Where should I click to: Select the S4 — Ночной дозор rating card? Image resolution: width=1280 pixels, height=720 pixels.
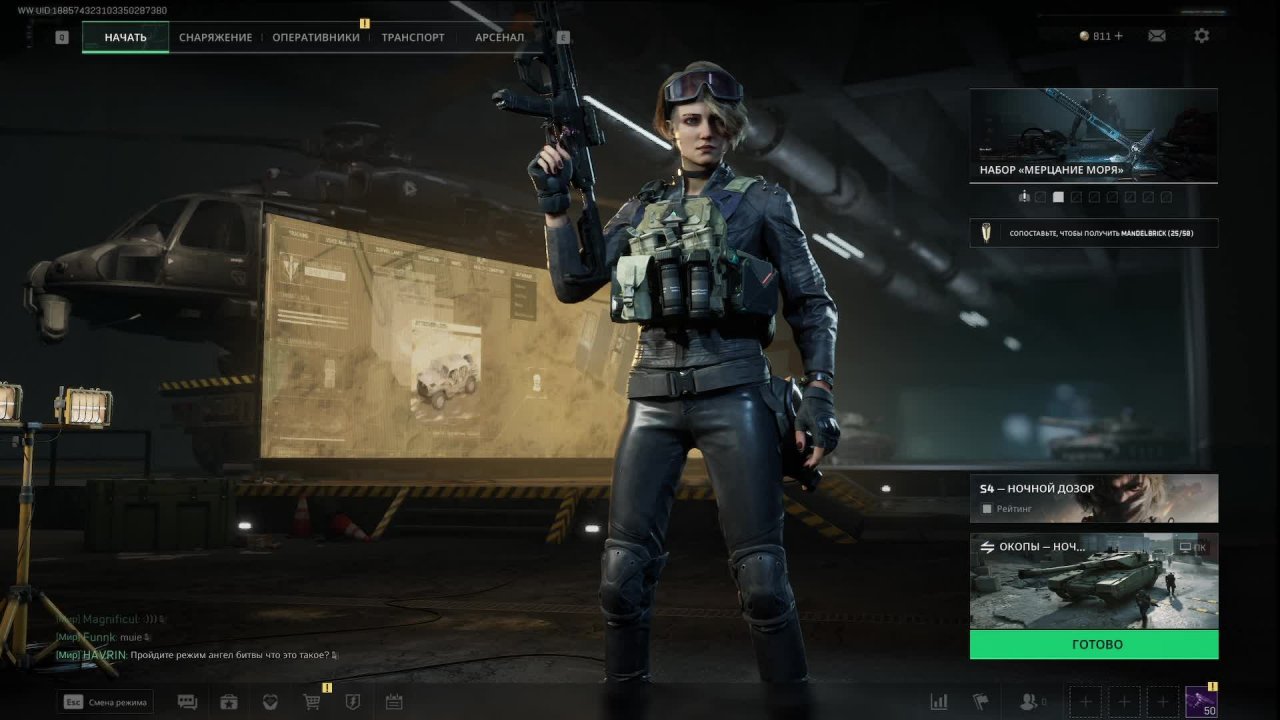click(1093, 498)
